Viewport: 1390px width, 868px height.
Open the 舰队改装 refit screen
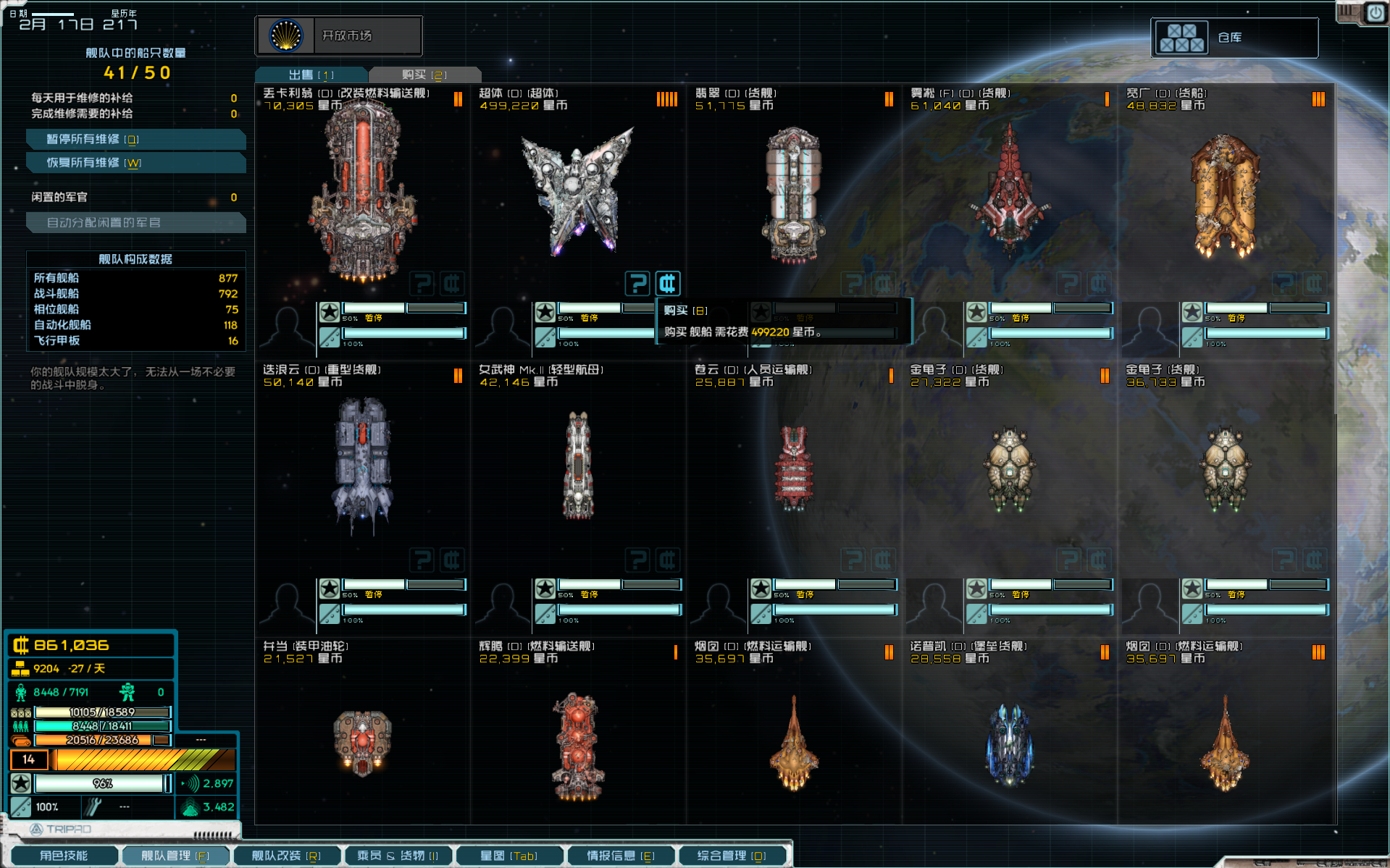tap(286, 856)
